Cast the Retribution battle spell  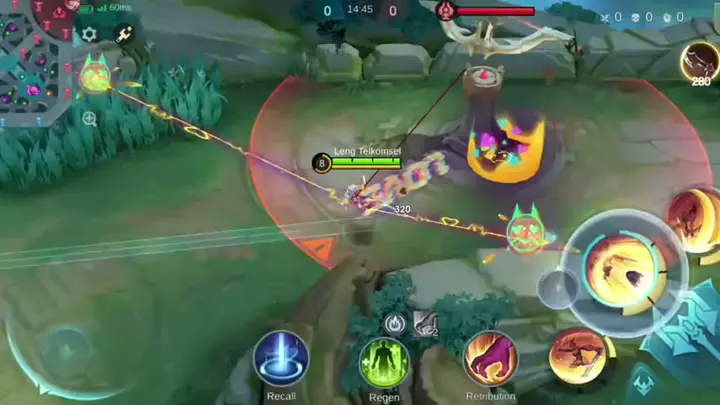click(x=490, y=358)
